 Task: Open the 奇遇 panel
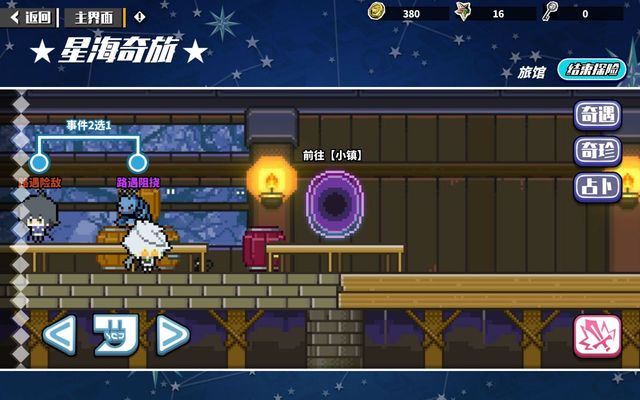point(597,115)
